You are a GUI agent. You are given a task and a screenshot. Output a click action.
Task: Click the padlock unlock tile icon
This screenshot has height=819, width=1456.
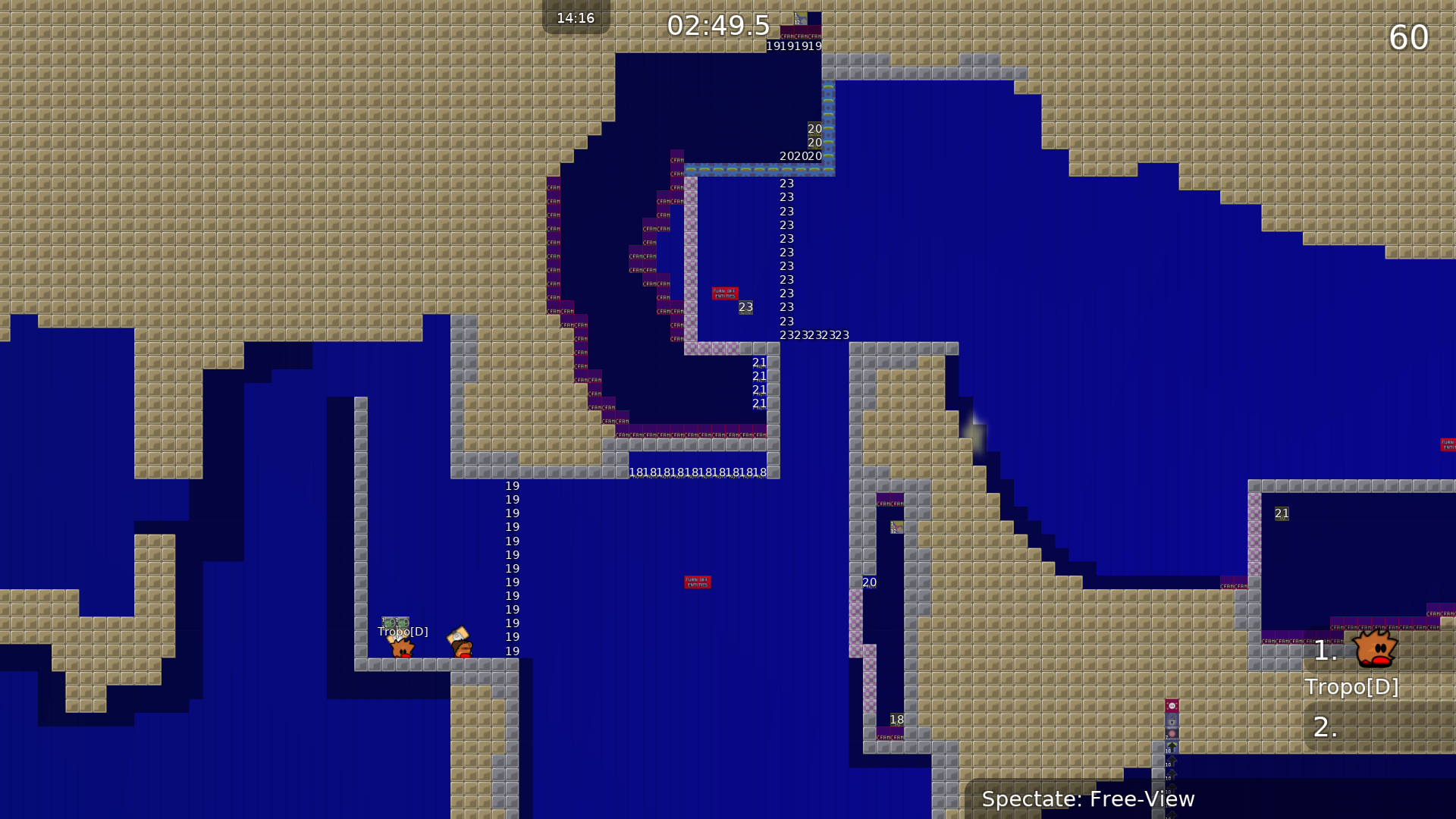click(1172, 719)
